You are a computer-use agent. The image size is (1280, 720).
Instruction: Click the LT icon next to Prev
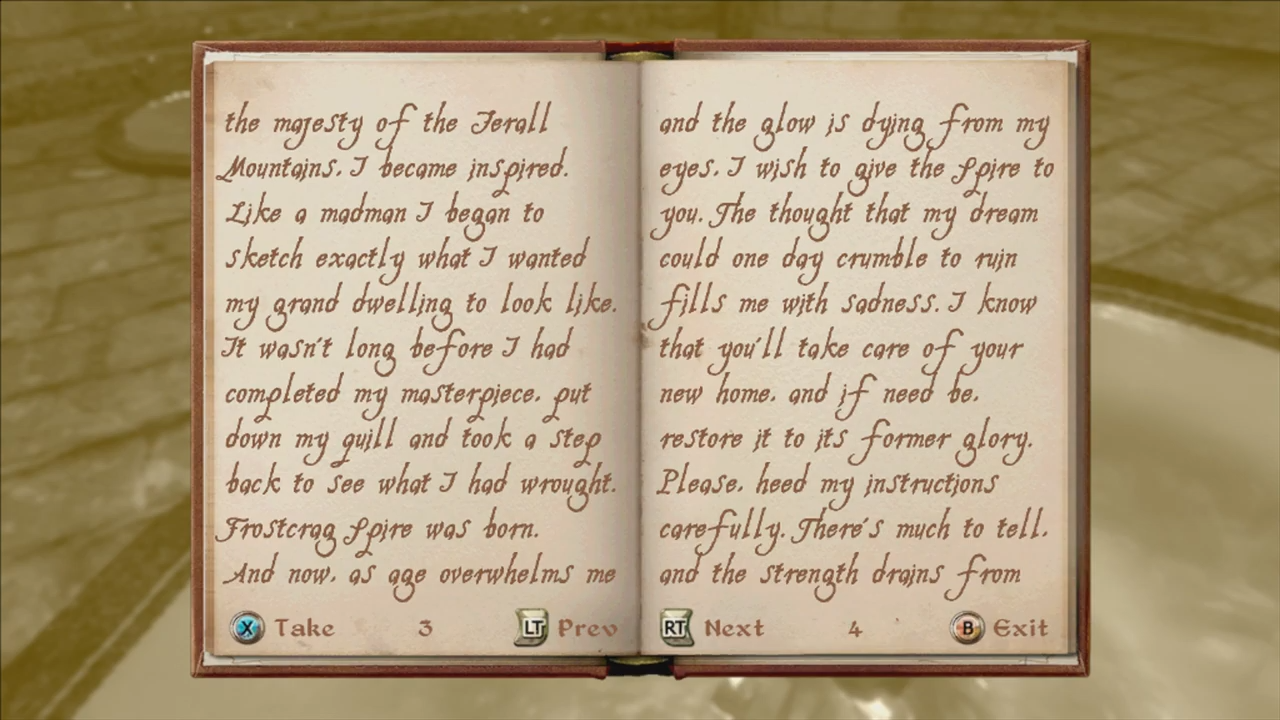pyautogui.click(x=533, y=628)
